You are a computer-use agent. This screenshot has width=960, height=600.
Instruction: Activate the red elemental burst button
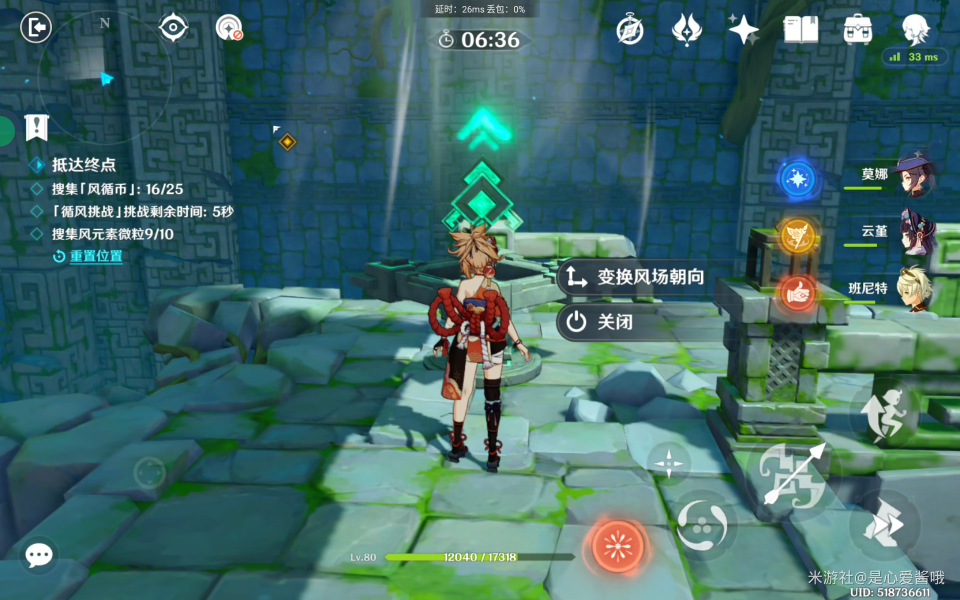coord(619,546)
